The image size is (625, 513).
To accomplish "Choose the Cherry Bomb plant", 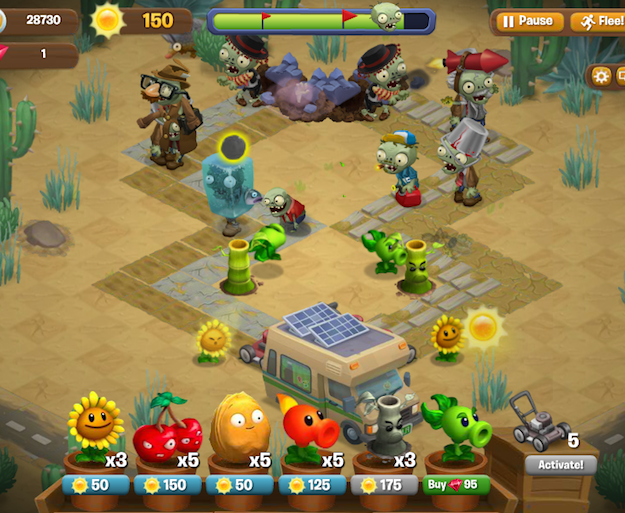I will point(167,435).
